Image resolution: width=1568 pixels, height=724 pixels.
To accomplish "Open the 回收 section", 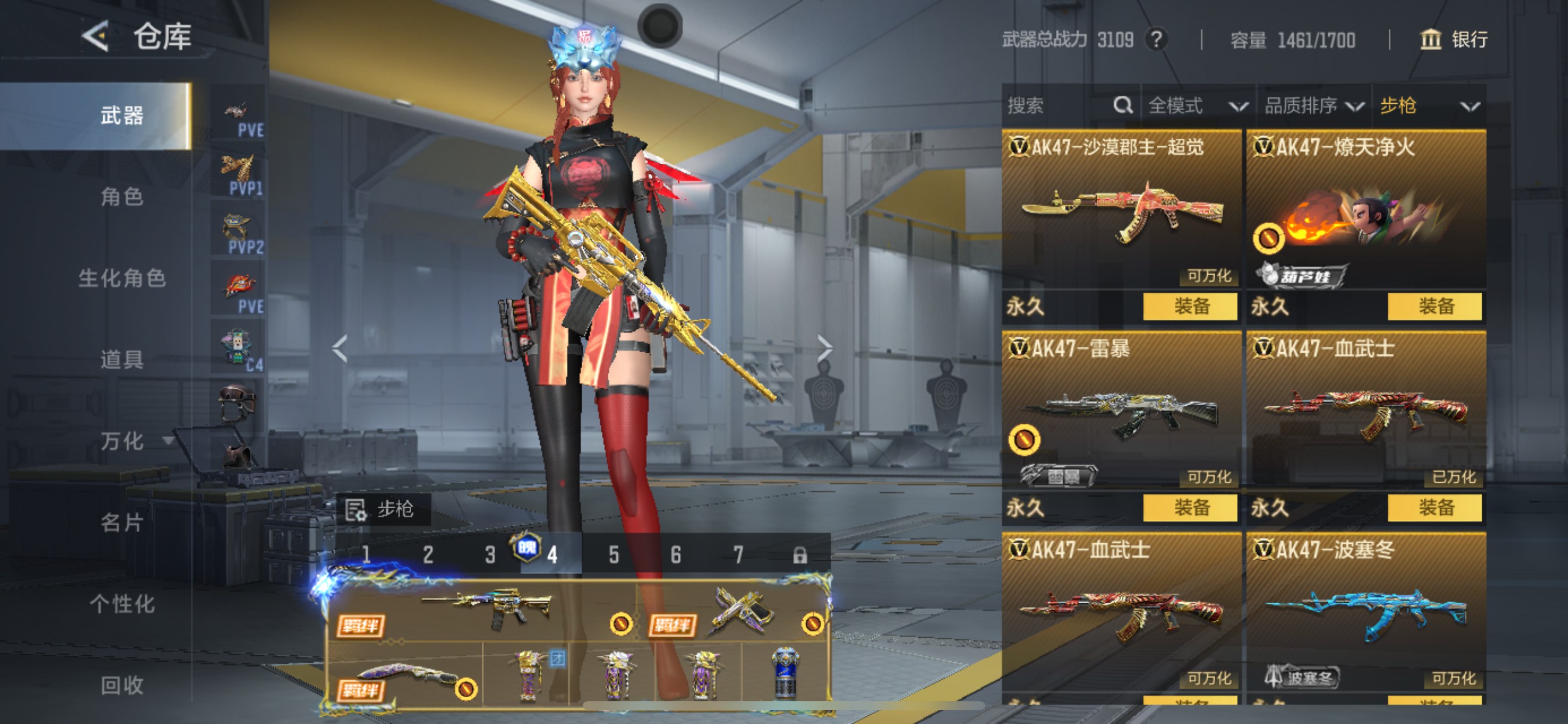I will coord(122,685).
